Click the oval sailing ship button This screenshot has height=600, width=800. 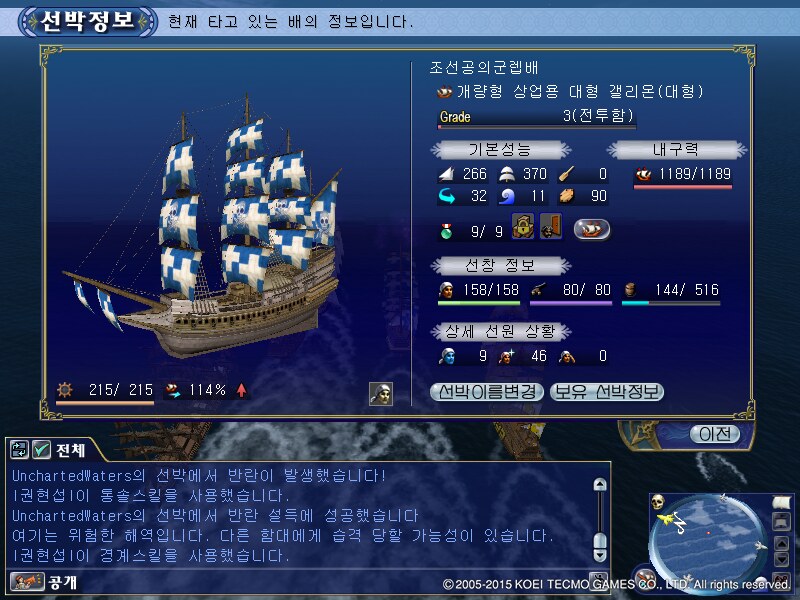point(592,229)
